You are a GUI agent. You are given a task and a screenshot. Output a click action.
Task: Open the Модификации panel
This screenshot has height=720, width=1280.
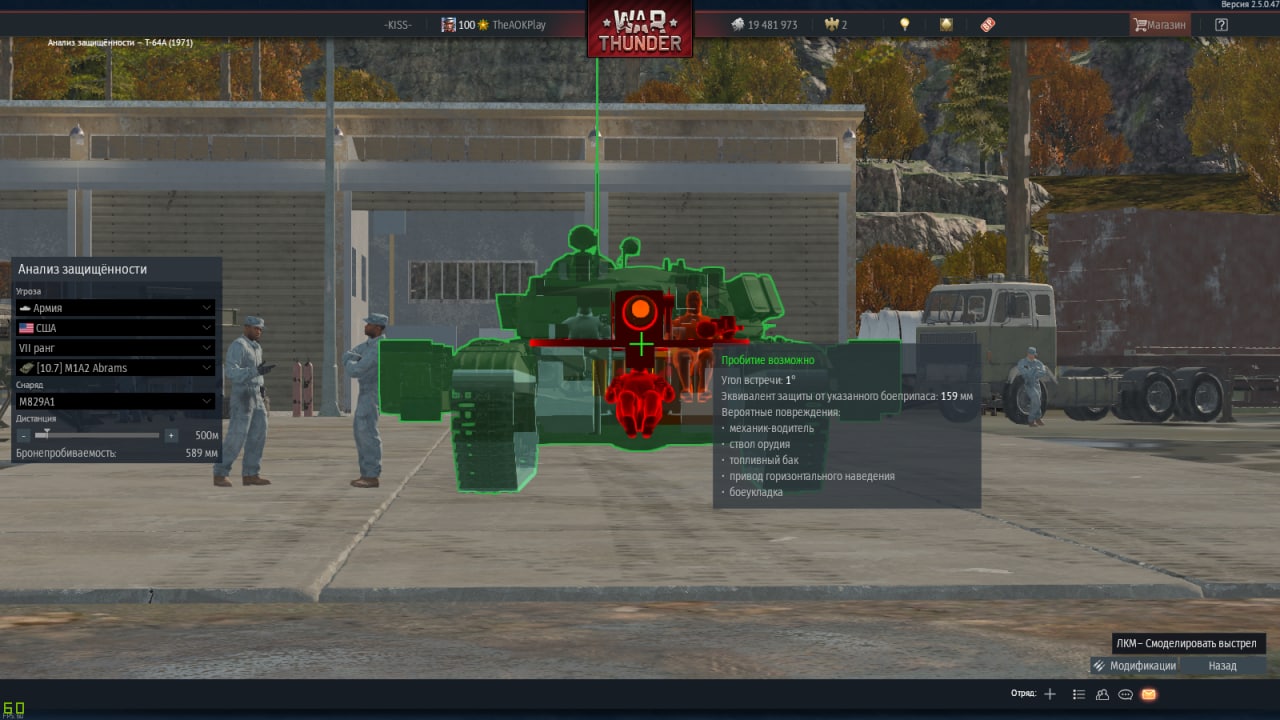click(1135, 666)
